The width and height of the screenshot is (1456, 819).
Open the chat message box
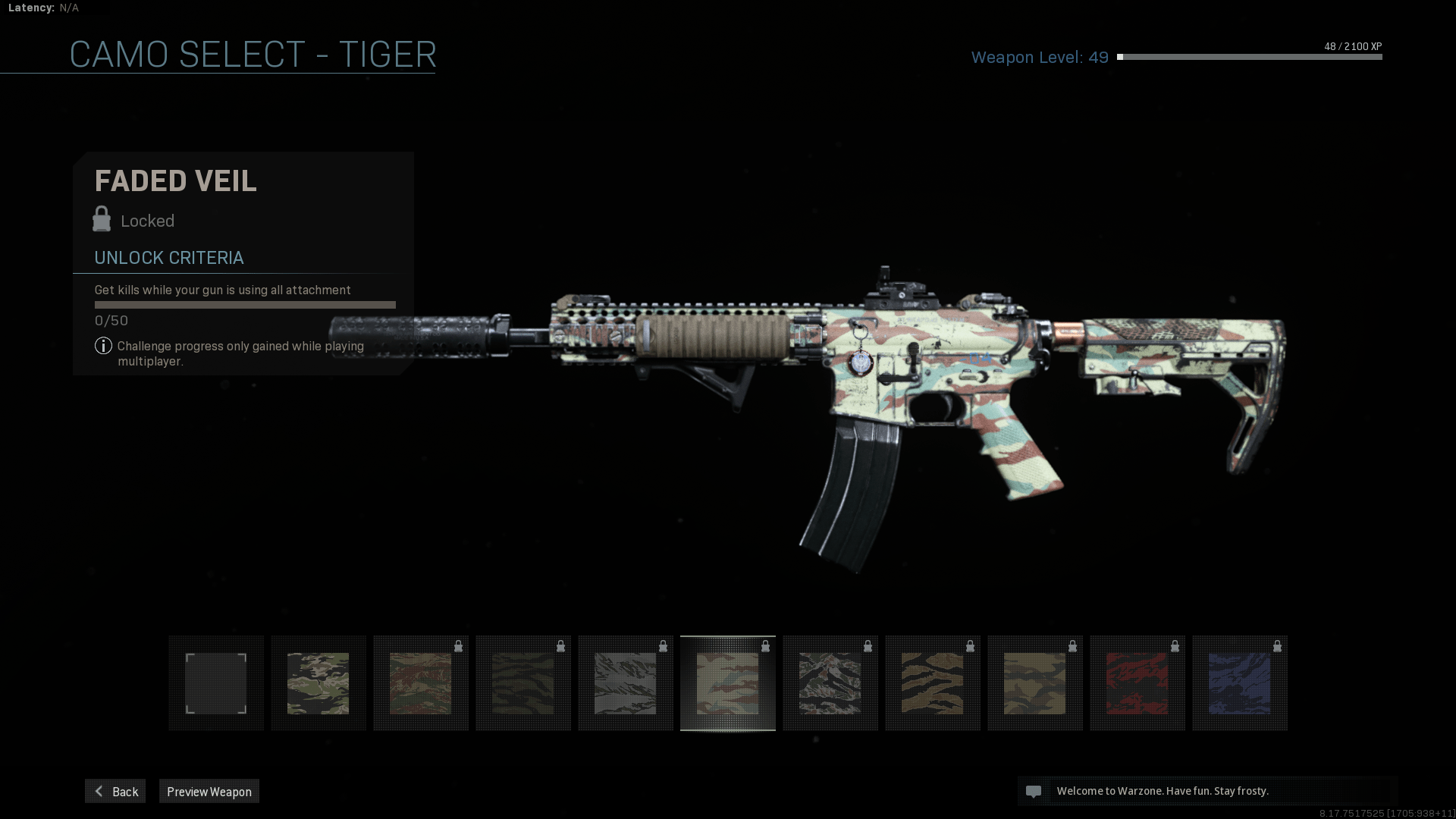click(1207, 791)
